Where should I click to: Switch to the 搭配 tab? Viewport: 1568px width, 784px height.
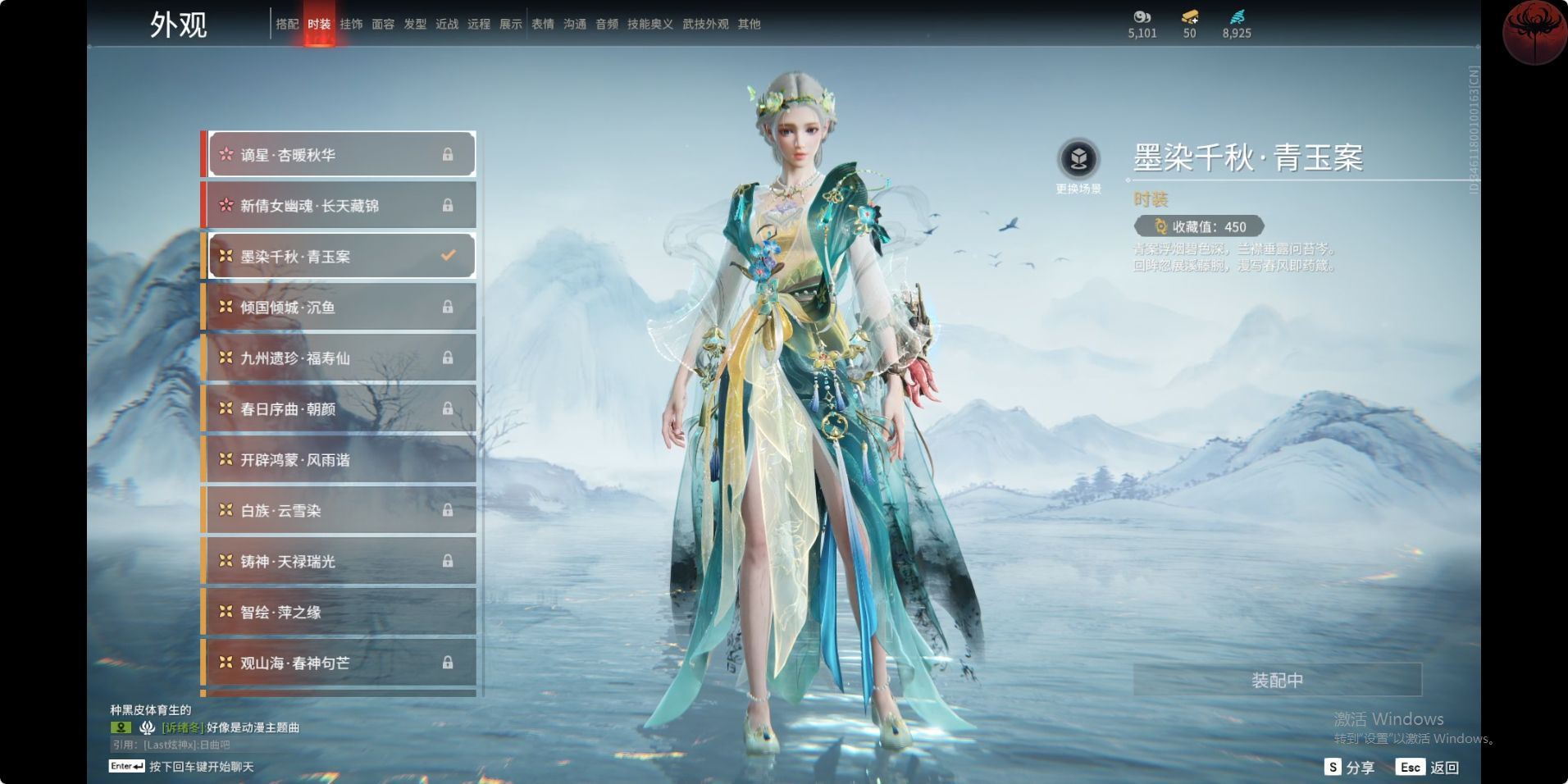click(x=287, y=25)
